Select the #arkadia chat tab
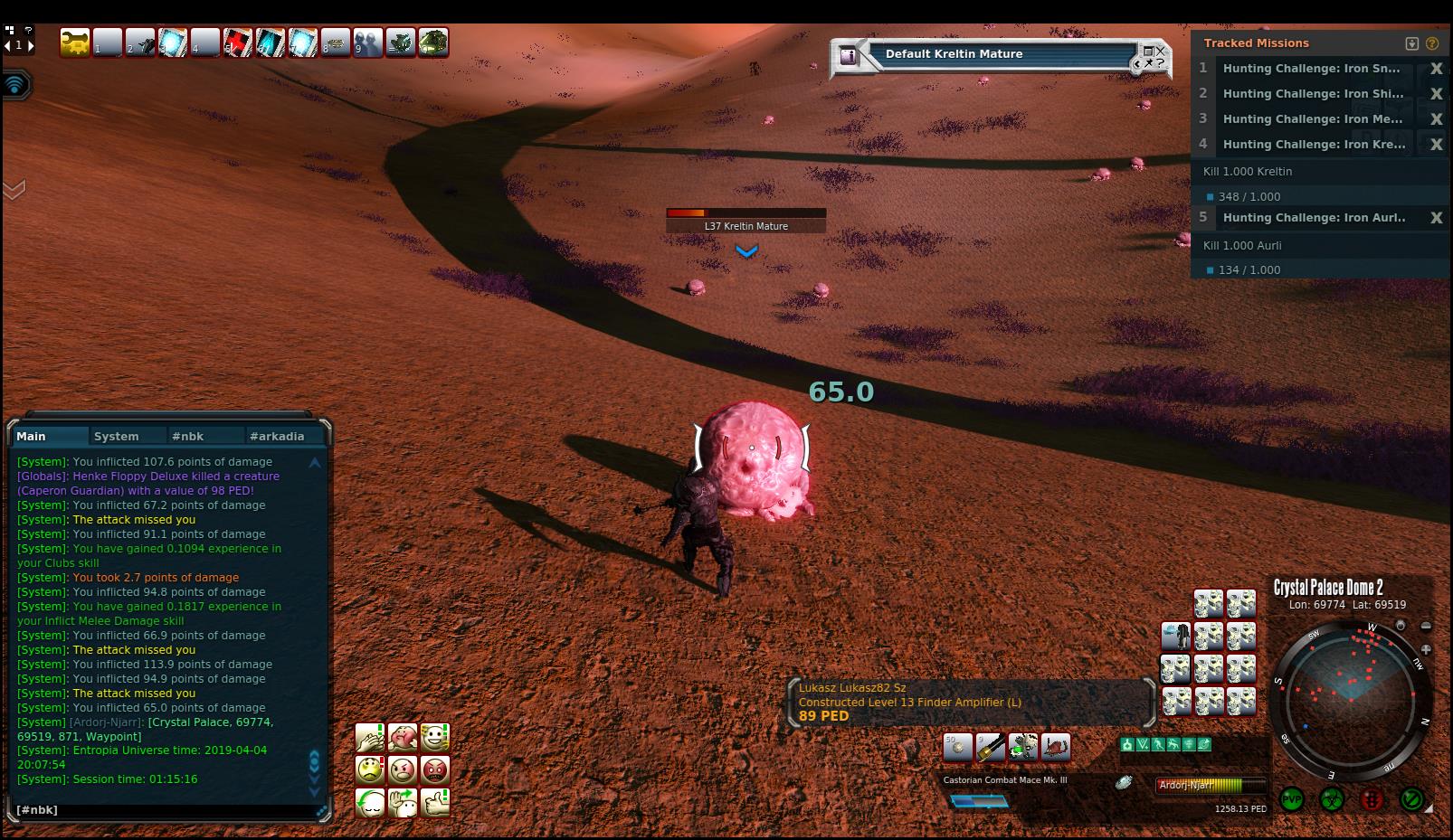 (277, 436)
